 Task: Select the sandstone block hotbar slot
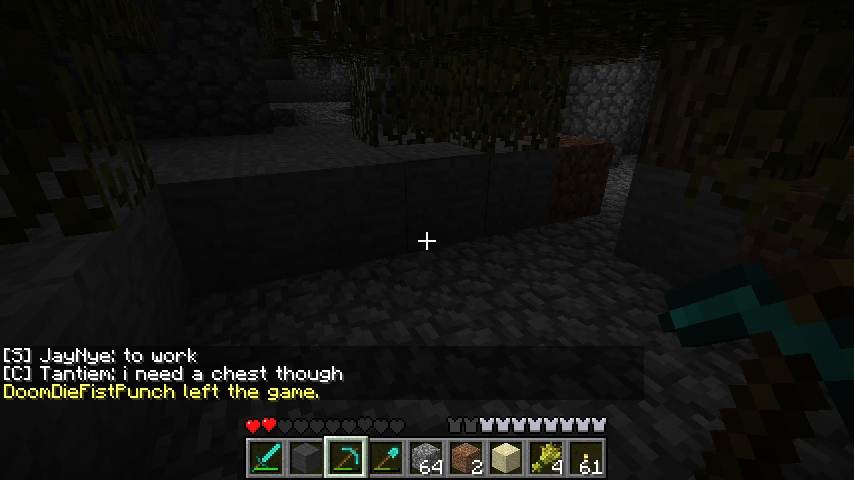pyautogui.click(x=507, y=458)
